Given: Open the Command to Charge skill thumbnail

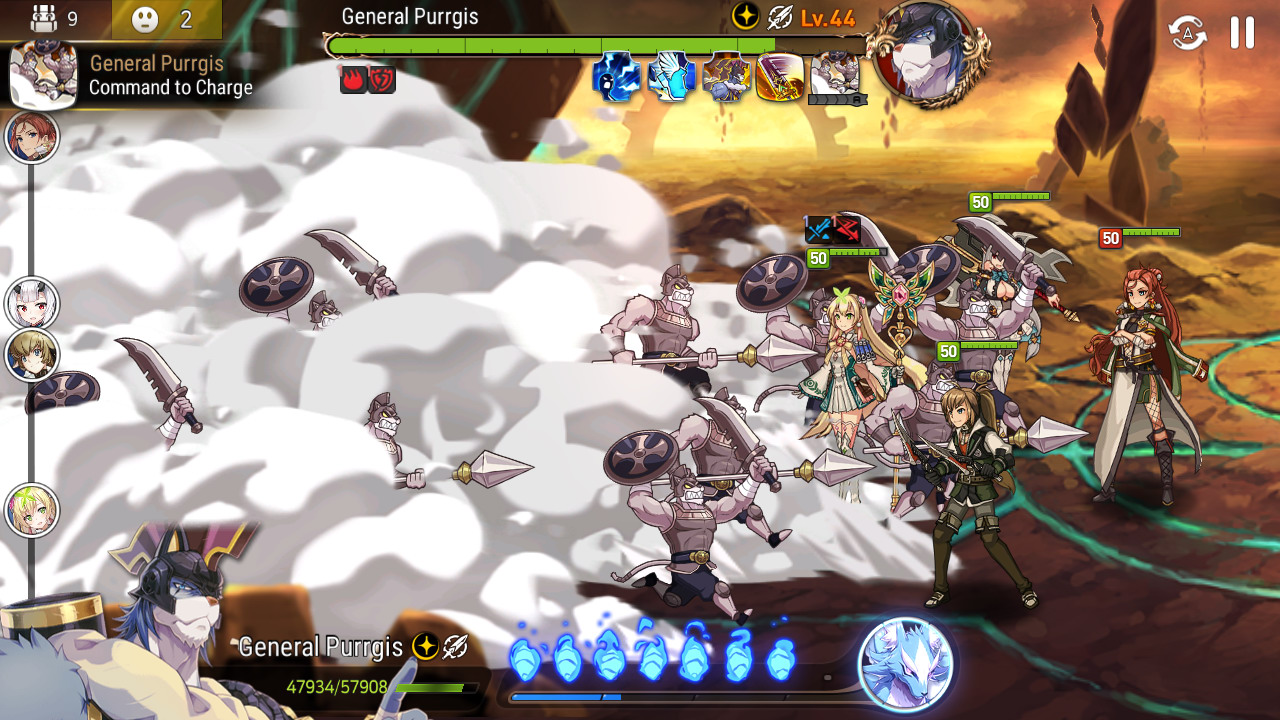Looking at the screenshot, I should point(44,75).
